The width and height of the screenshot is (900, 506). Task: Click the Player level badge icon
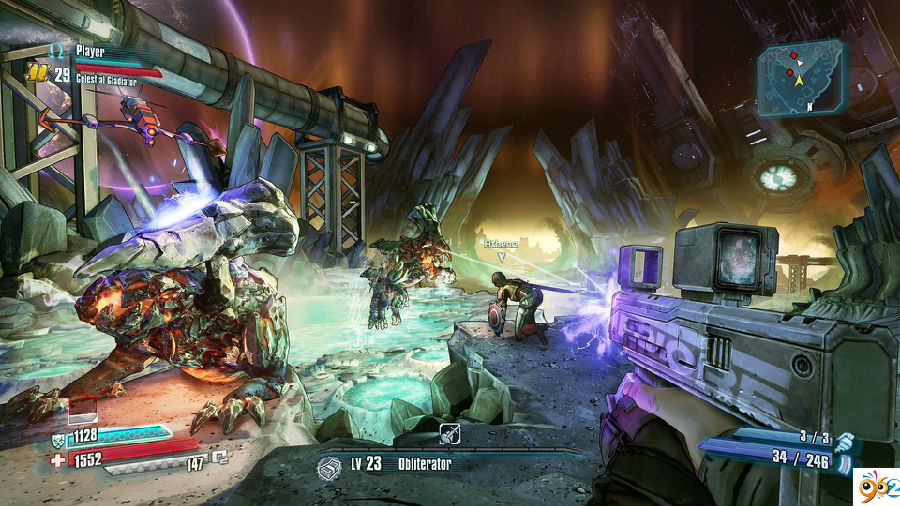37,72
